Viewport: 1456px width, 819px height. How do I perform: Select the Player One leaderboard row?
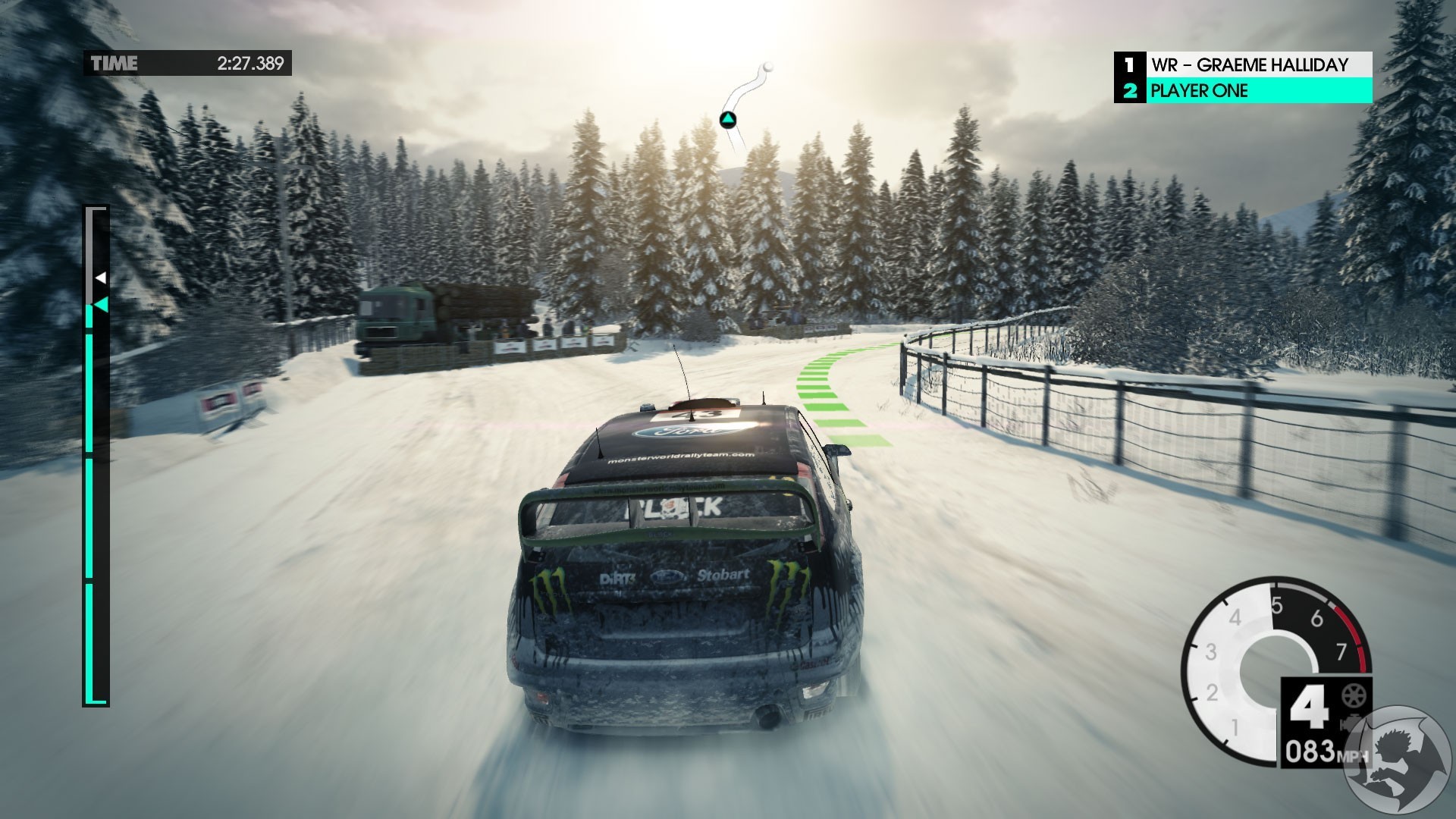(1244, 91)
